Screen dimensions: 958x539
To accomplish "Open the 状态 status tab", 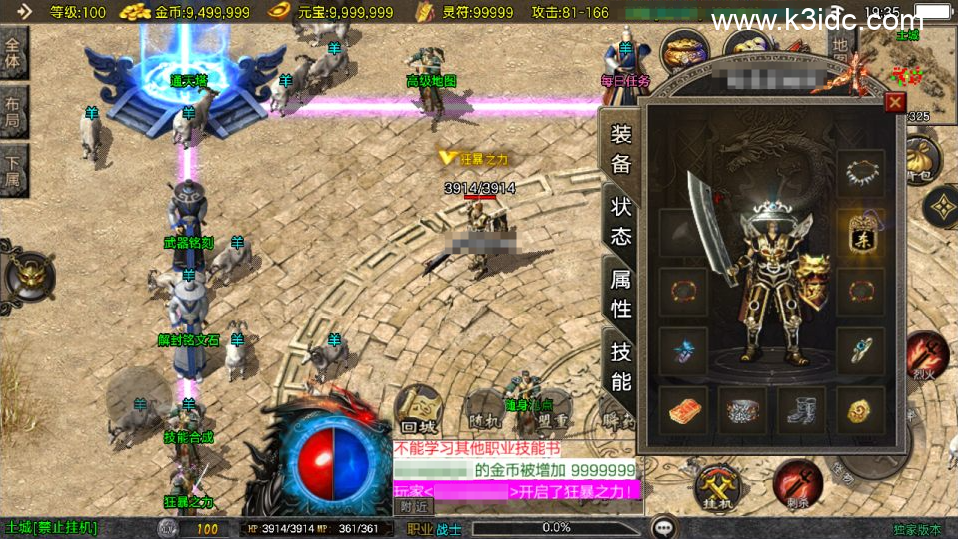I will click(x=621, y=221).
